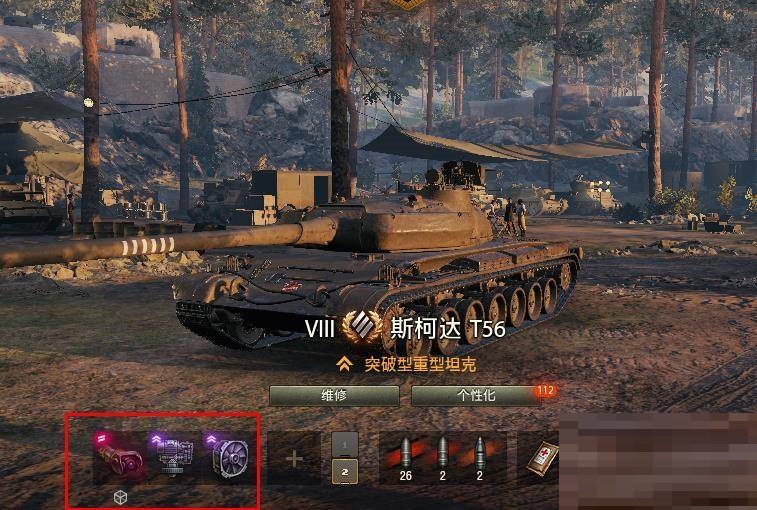Image resolution: width=757 pixels, height=510 pixels.
Task: Open the 维修 (Repair) button
Action: [x=333, y=395]
